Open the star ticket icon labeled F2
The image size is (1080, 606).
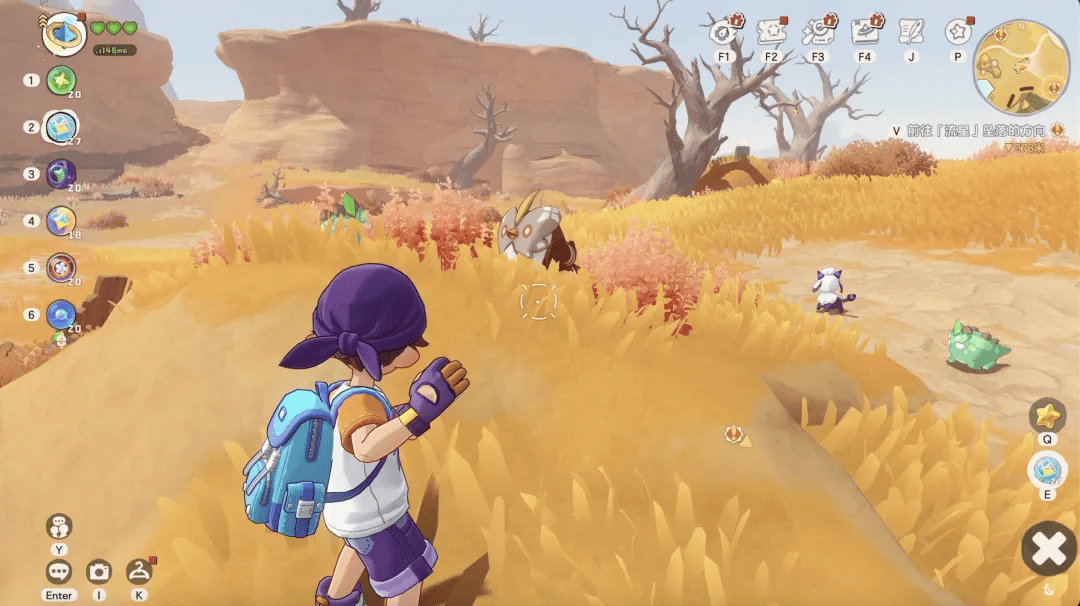pos(771,32)
